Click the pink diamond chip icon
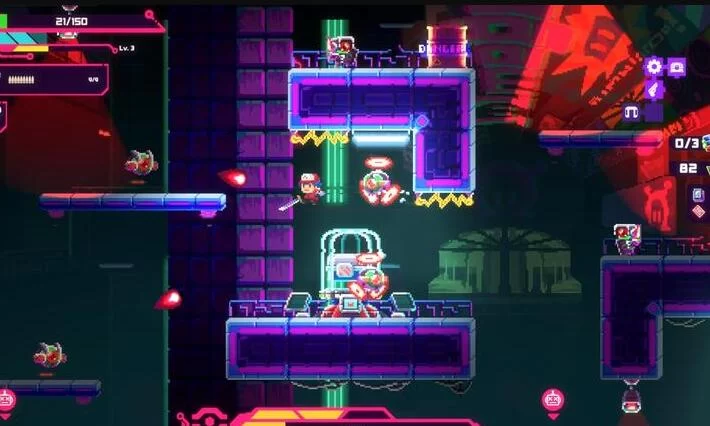This screenshot has height=426, width=710. point(698,212)
